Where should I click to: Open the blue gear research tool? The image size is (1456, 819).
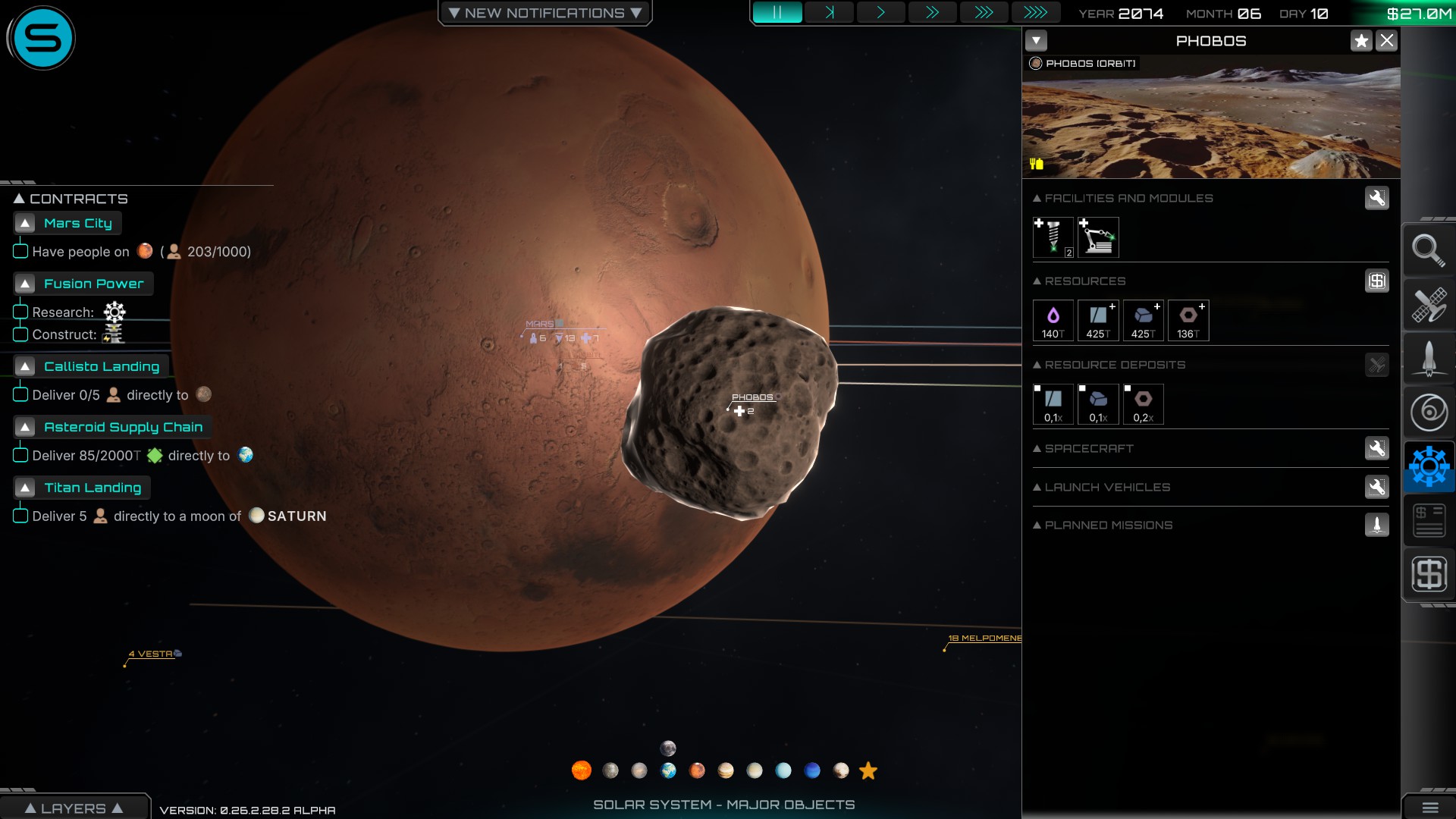pyautogui.click(x=1429, y=466)
